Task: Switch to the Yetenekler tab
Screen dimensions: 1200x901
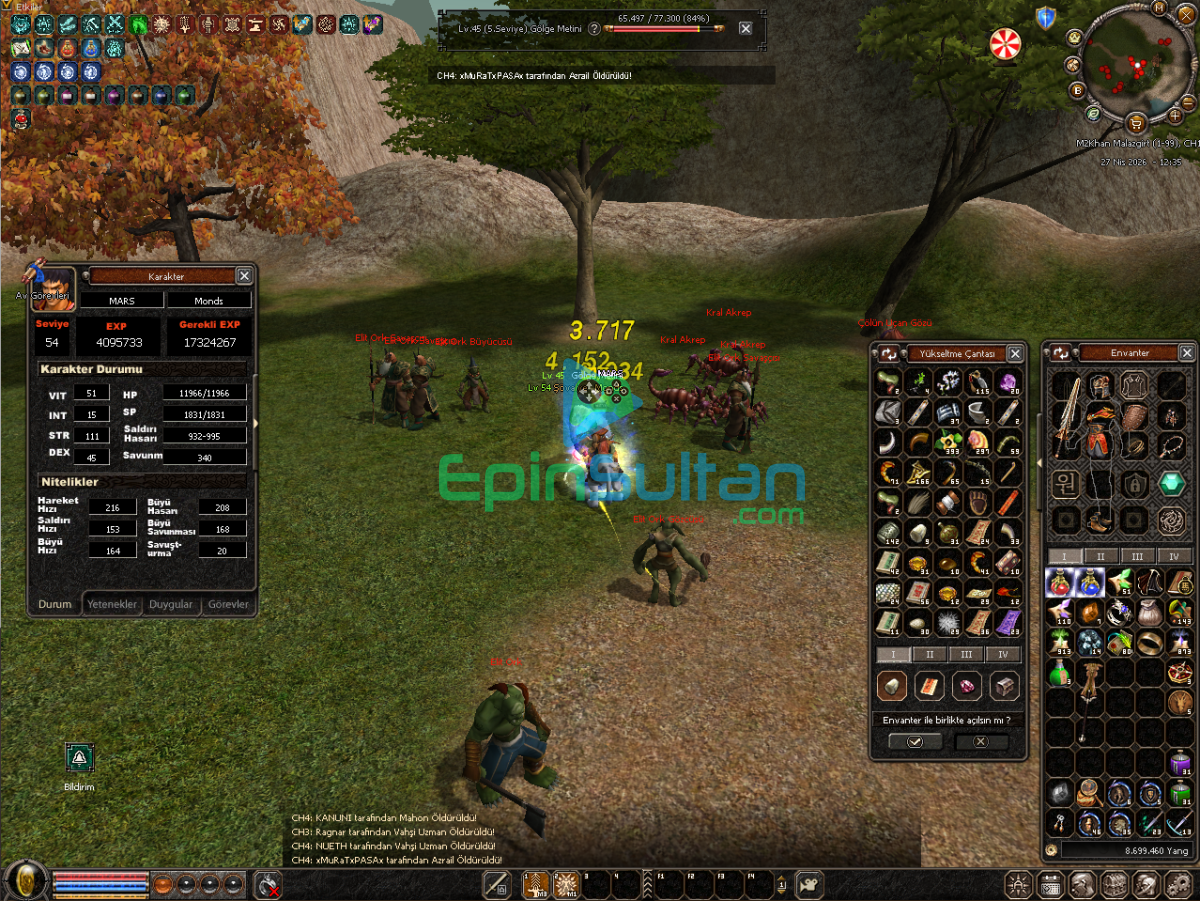Action: [111, 604]
